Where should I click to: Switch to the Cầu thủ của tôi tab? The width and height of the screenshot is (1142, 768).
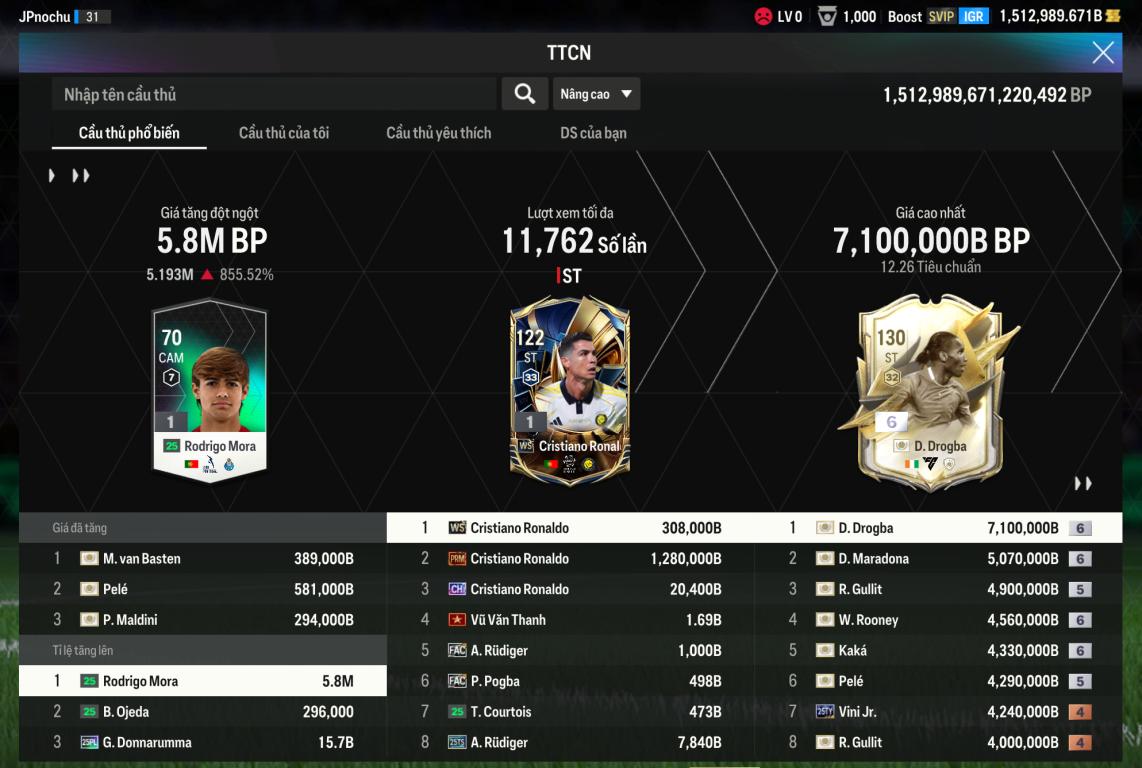point(284,133)
